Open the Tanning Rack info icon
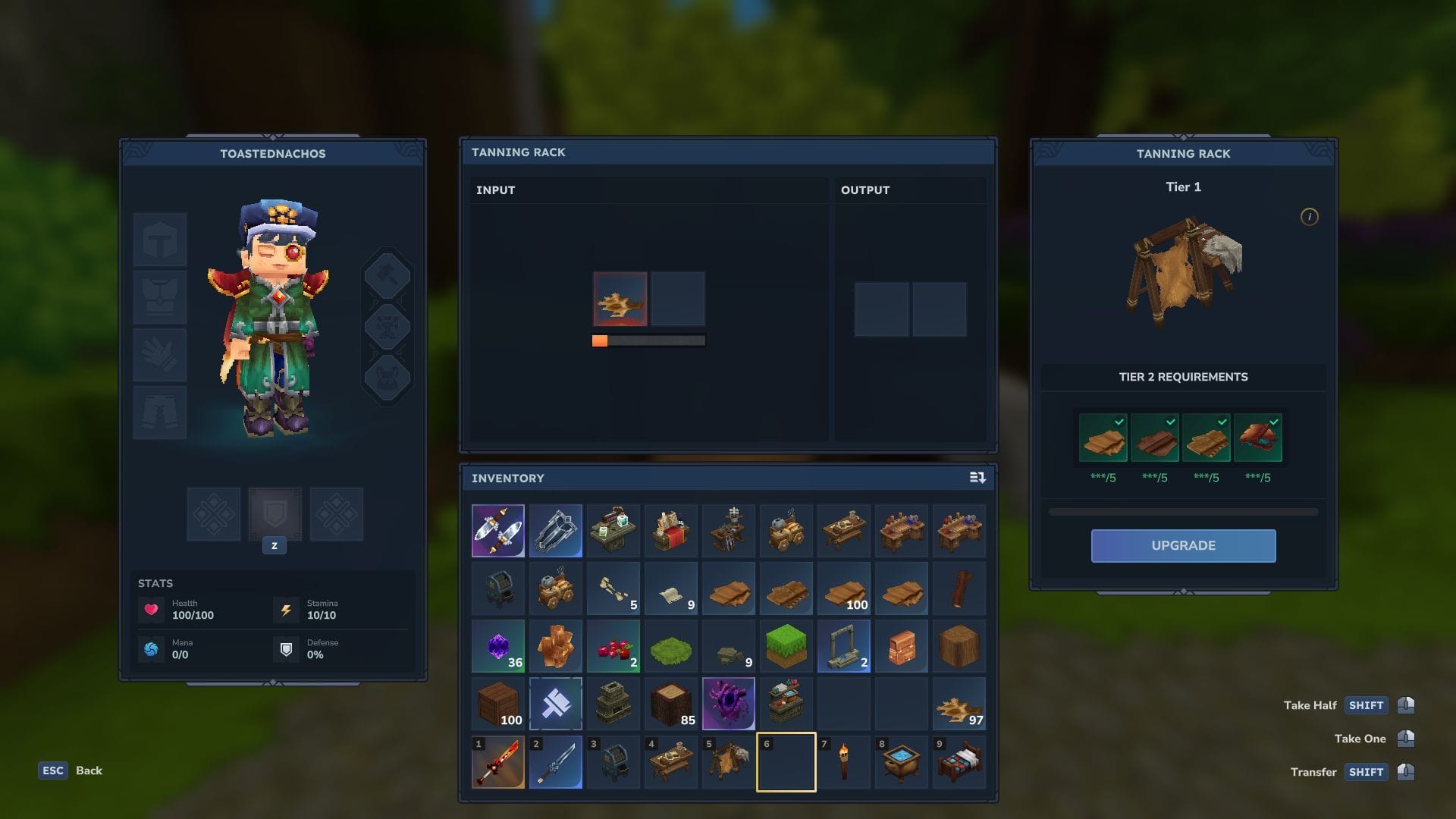Viewport: 1456px width, 819px height. (1309, 217)
